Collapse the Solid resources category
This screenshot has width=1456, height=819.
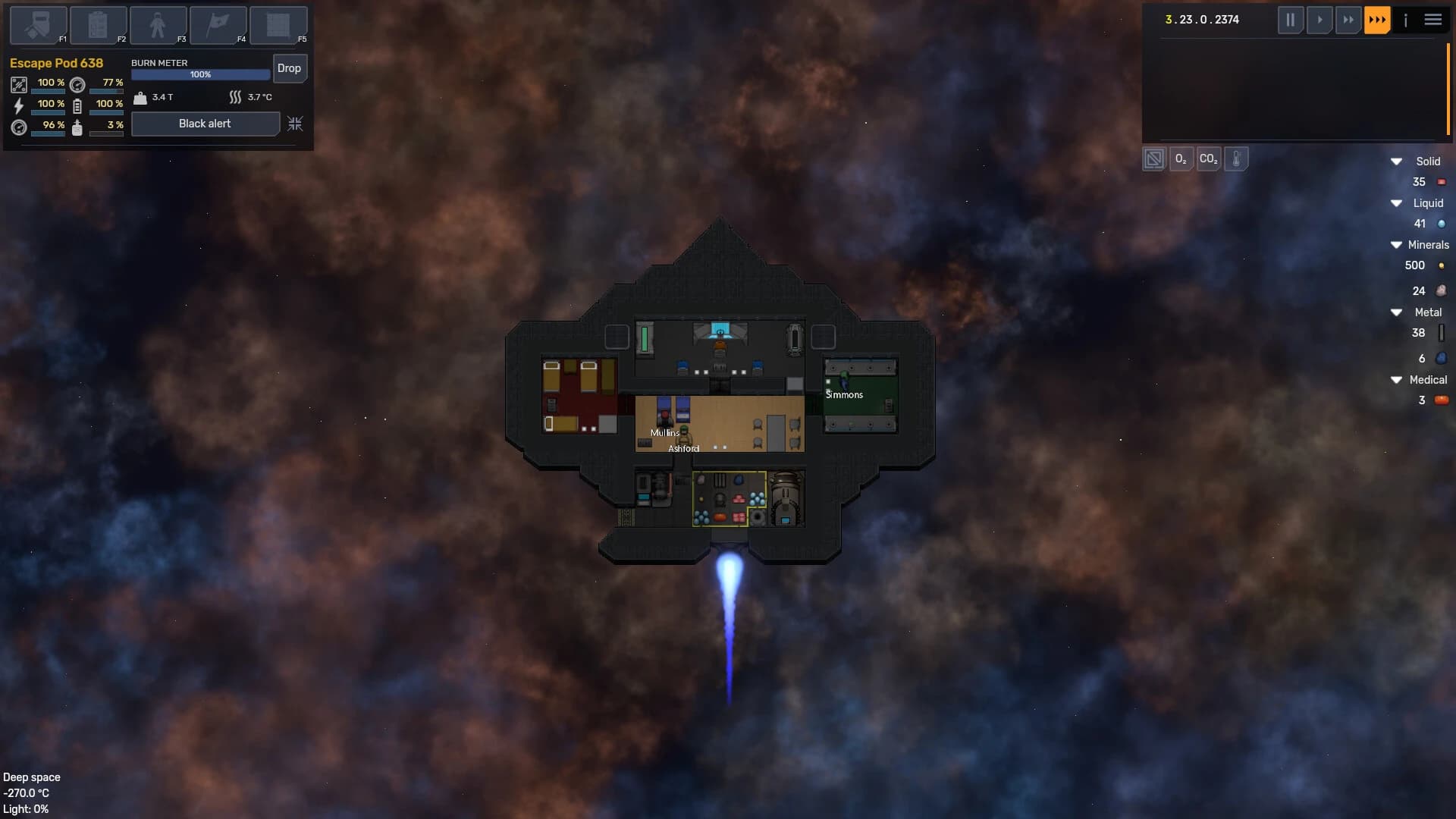click(x=1398, y=161)
